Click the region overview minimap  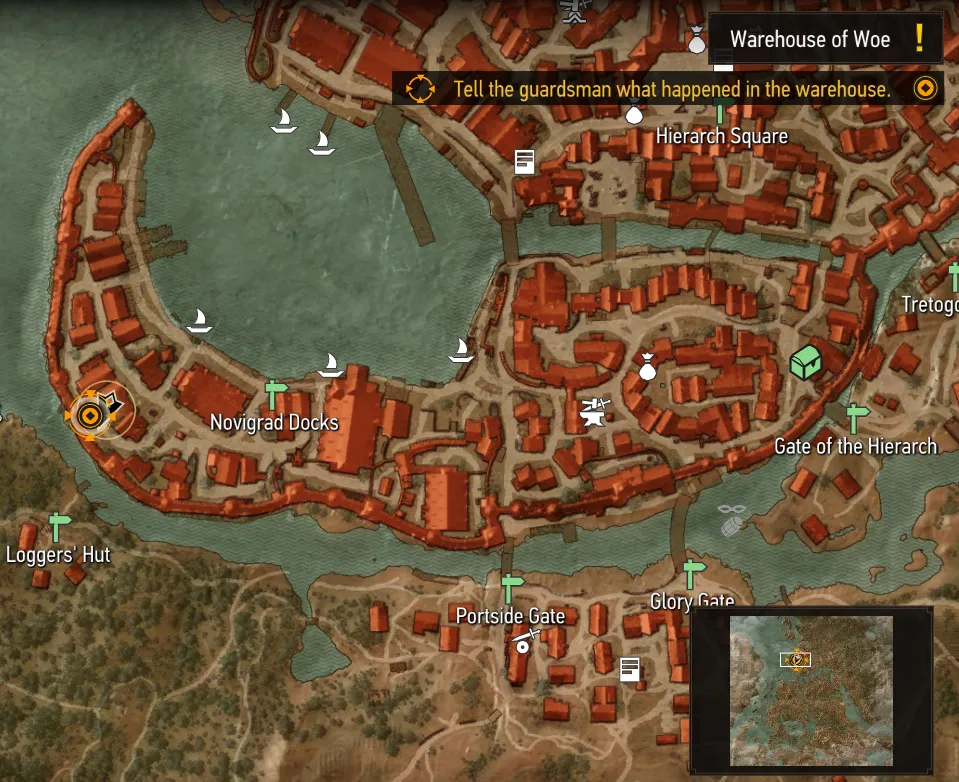tap(811, 691)
